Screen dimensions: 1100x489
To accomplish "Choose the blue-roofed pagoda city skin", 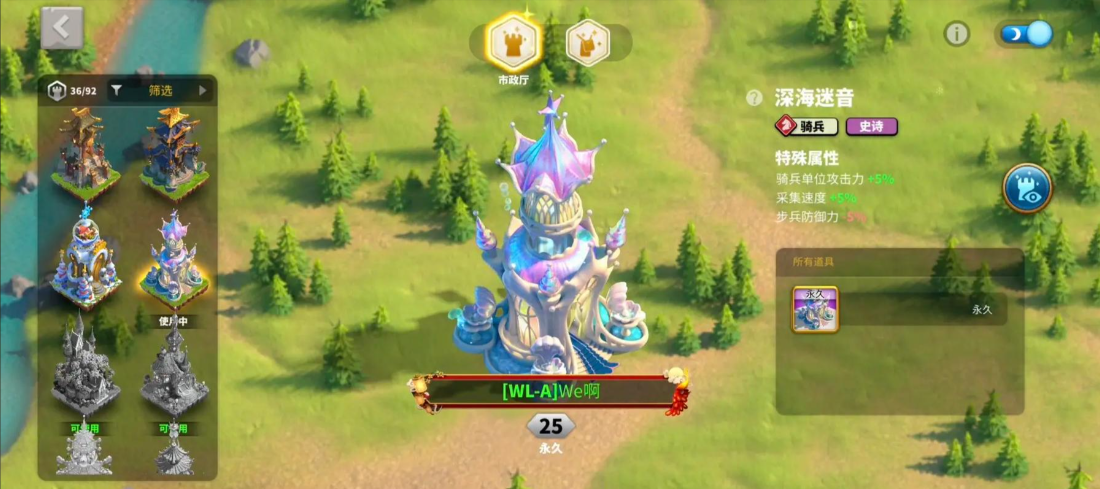I will (x=174, y=151).
